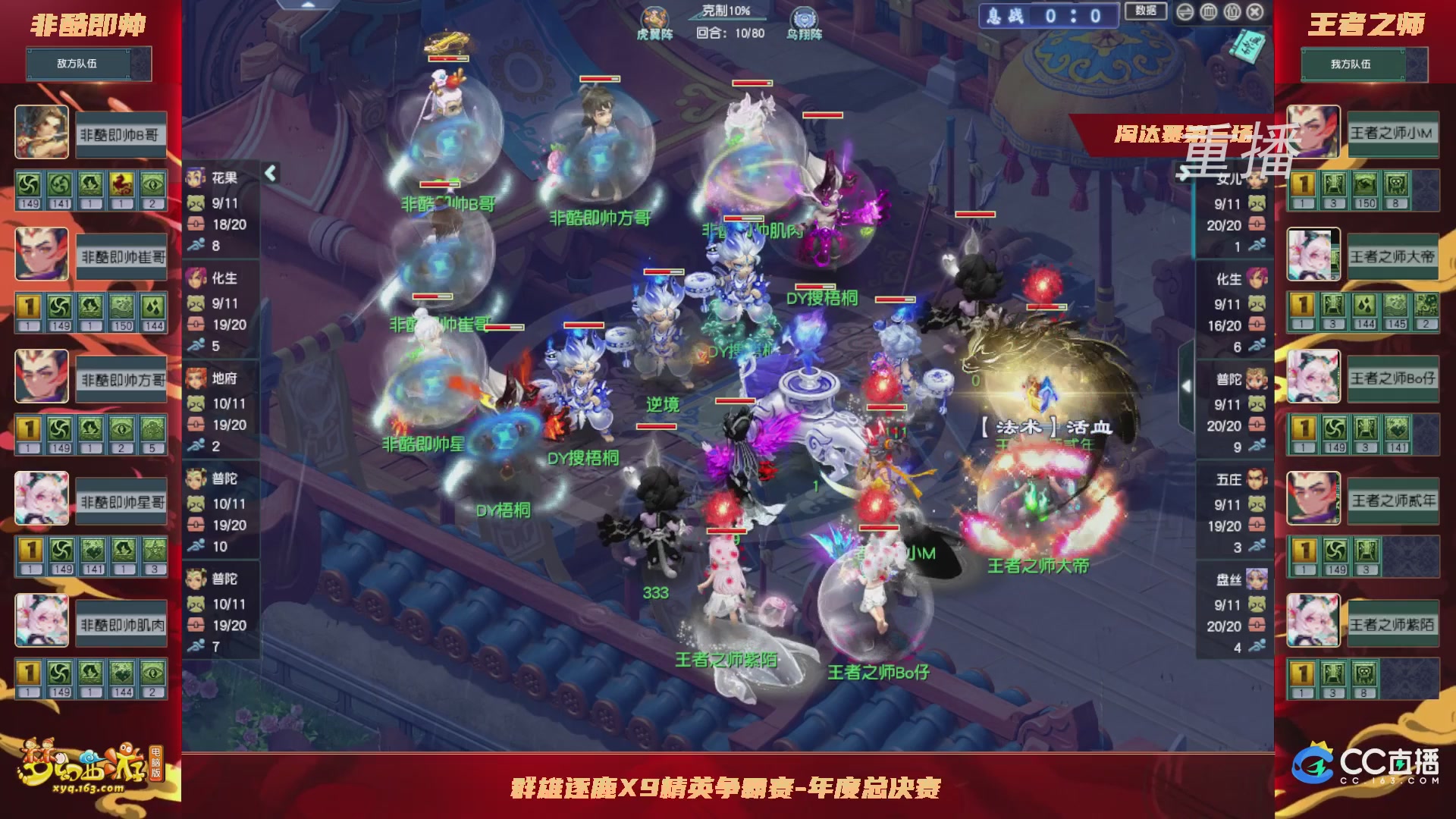Click the 化生 sect icon in left panel
Viewport: 1456px width, 819px height.
pyautogui.click(x=196, y=279)
